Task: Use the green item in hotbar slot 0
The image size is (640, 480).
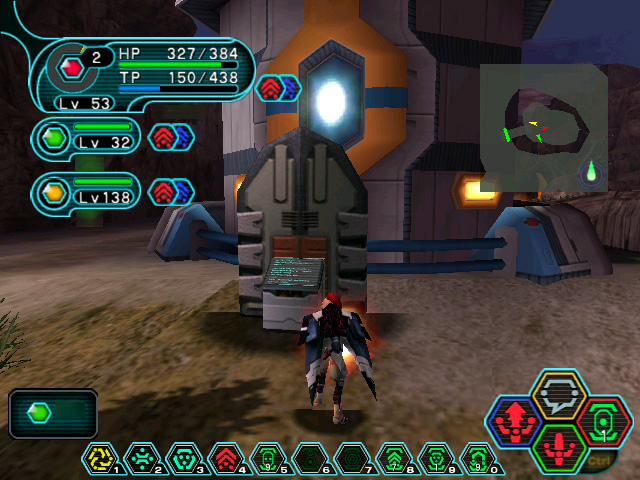Action: (477, 458)
